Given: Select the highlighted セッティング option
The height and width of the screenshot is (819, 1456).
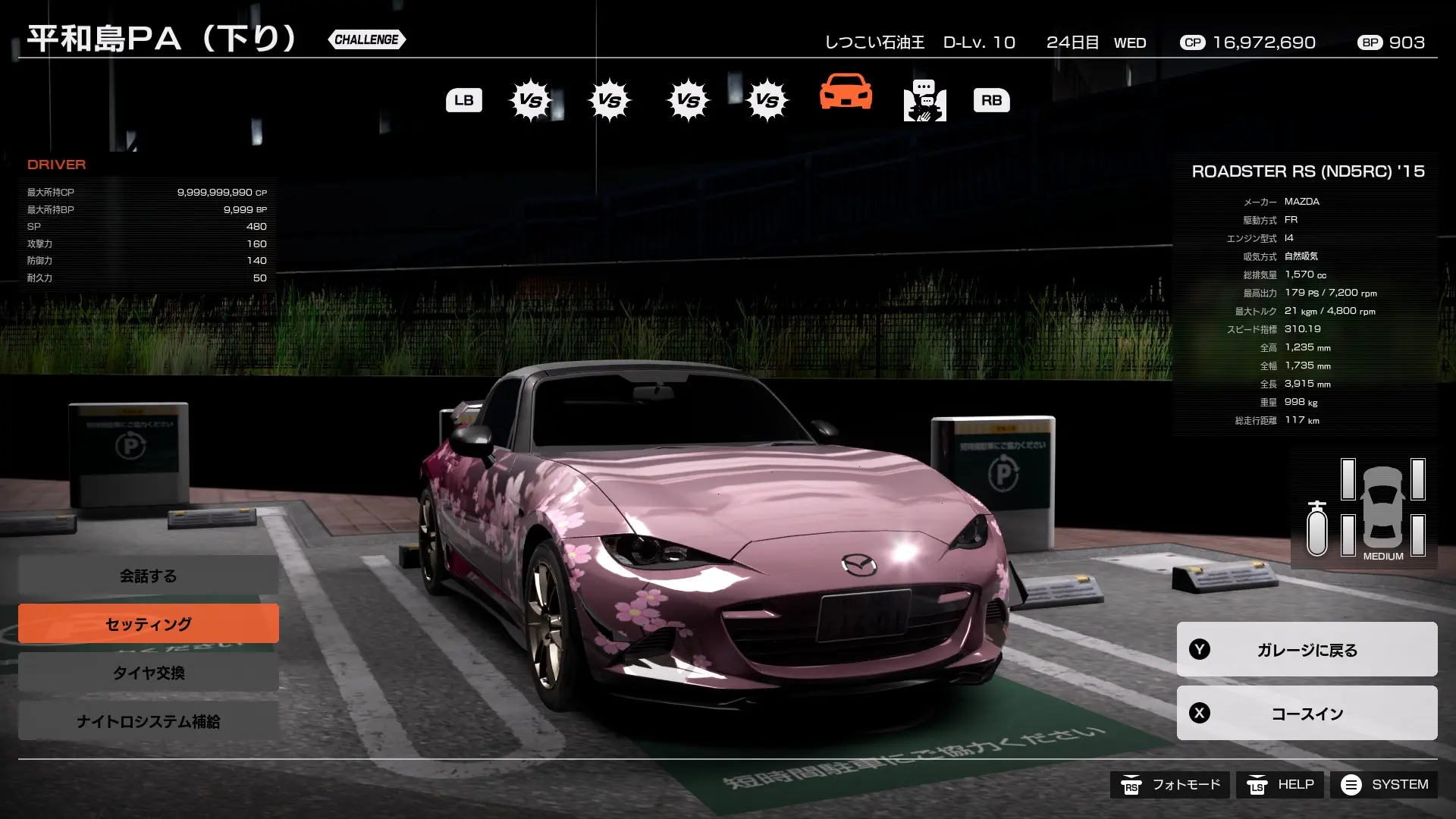Looking at the screenshot, I should tap(148, 623).
